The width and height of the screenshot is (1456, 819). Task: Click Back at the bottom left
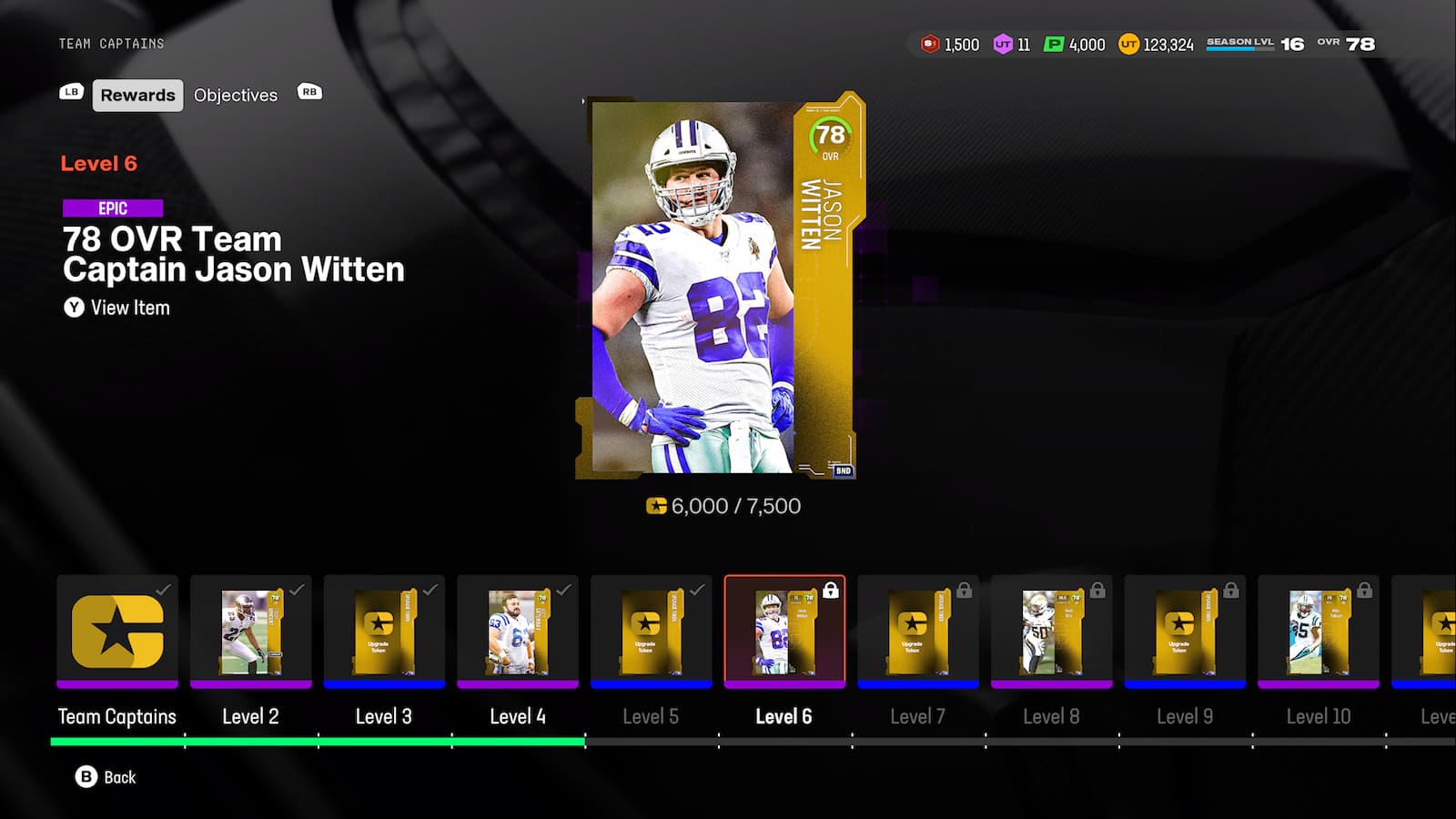[106, 777]
